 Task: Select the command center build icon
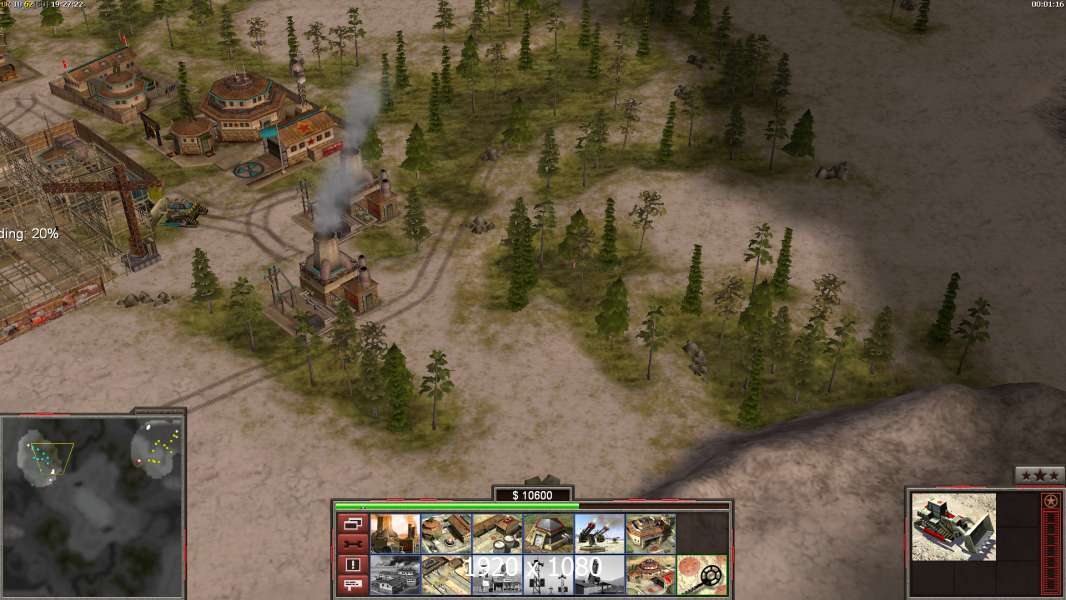click(650, 575)
